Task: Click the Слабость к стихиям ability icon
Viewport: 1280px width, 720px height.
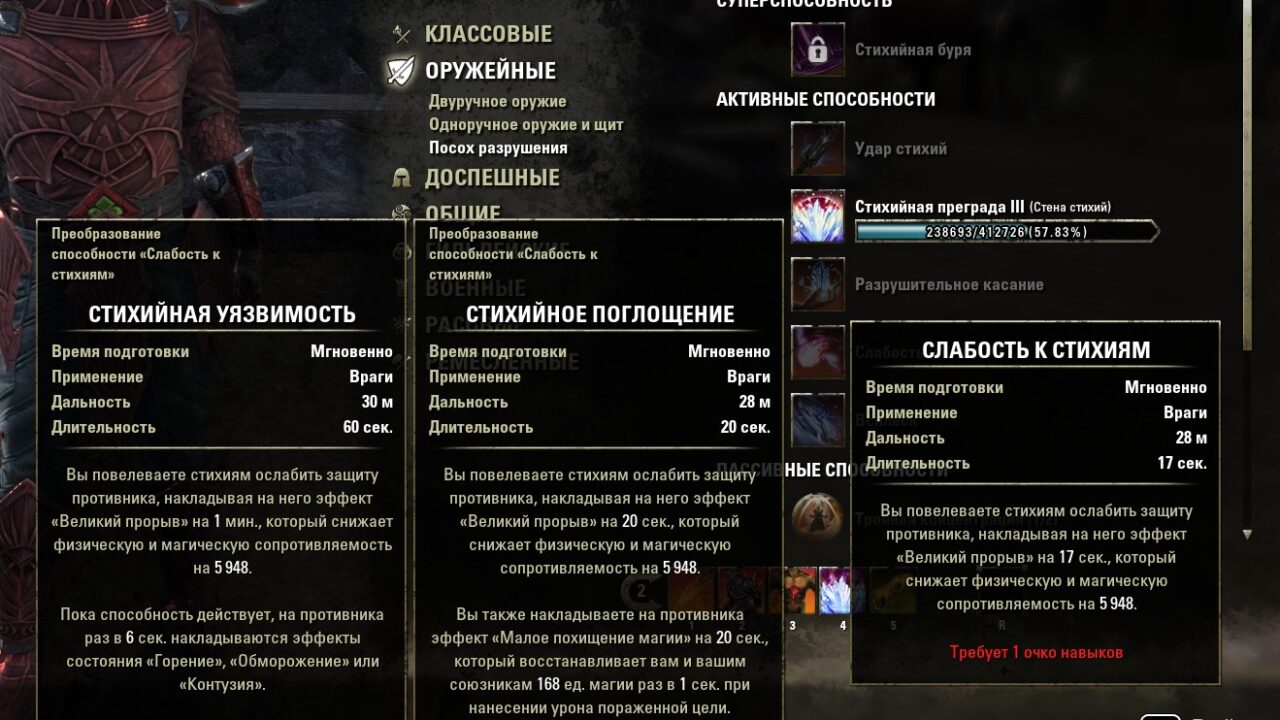Action: click(818, 352)
